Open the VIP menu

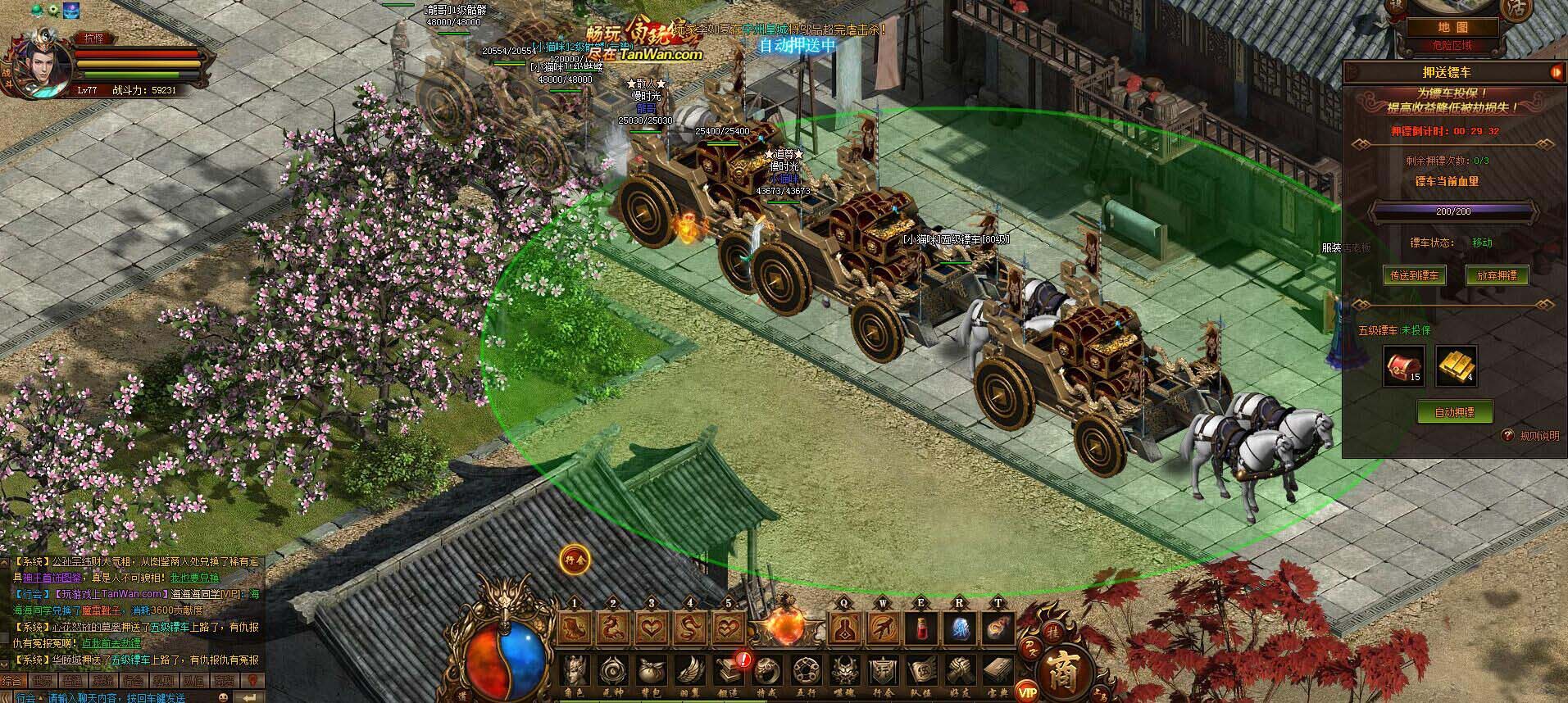1026,690
